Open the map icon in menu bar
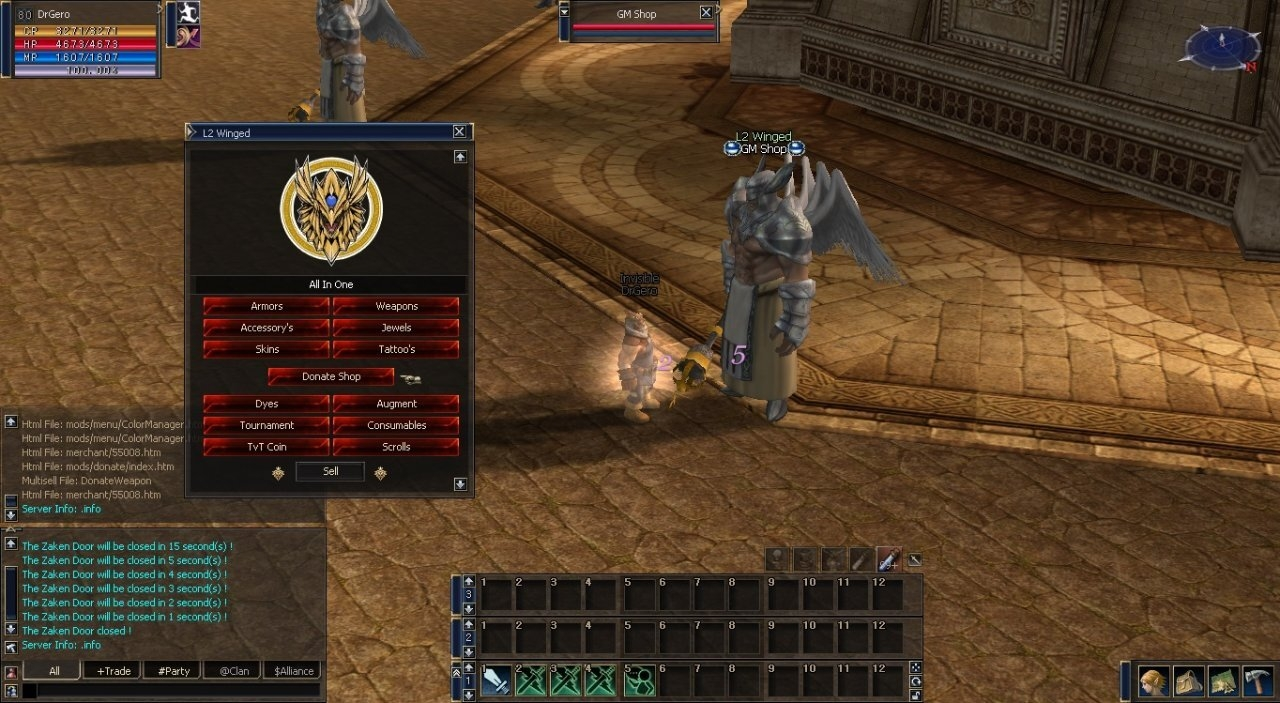The image size is (1280, 703). pos(1224,682)
